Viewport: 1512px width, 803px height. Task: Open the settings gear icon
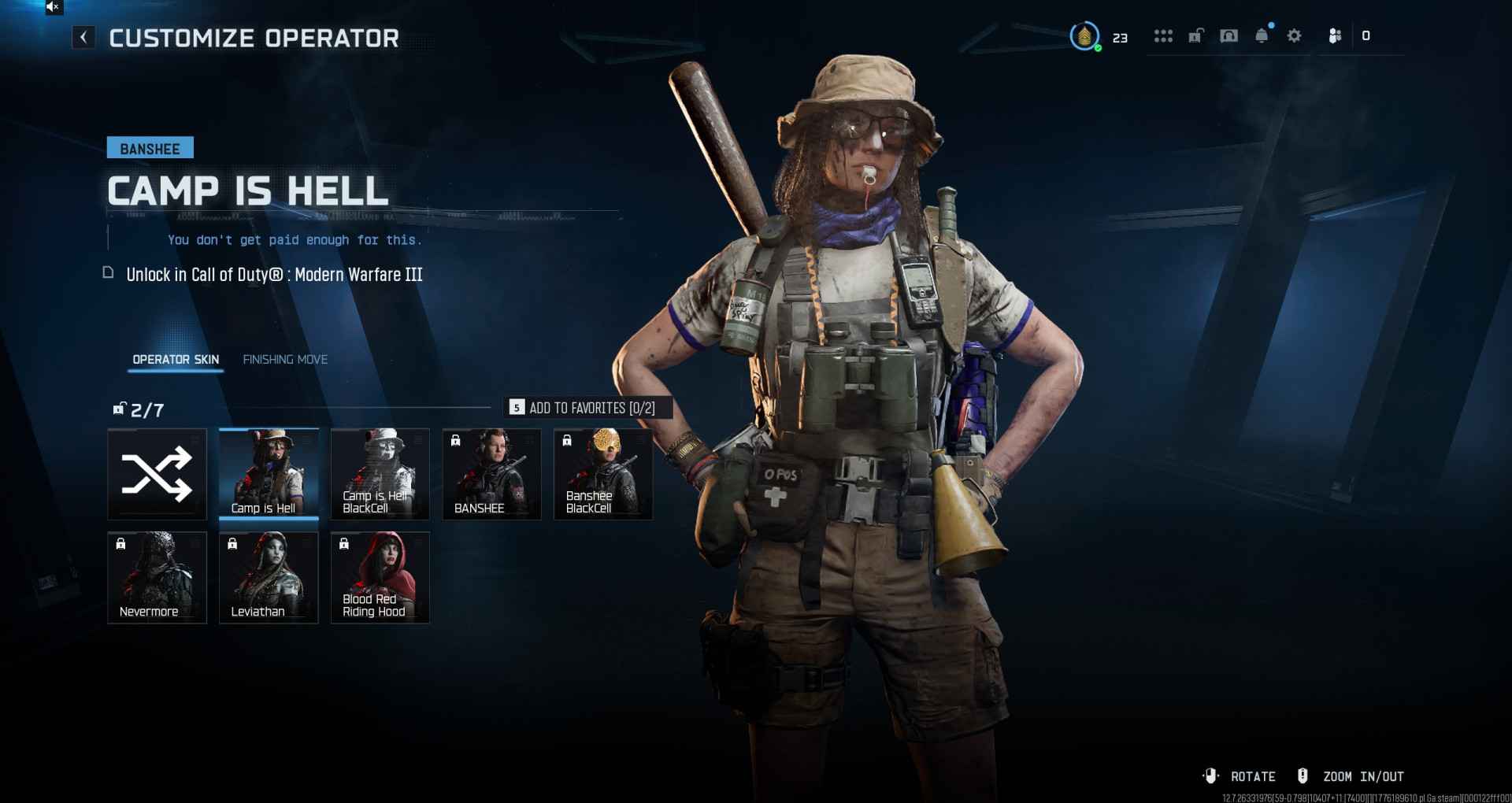1294,36
